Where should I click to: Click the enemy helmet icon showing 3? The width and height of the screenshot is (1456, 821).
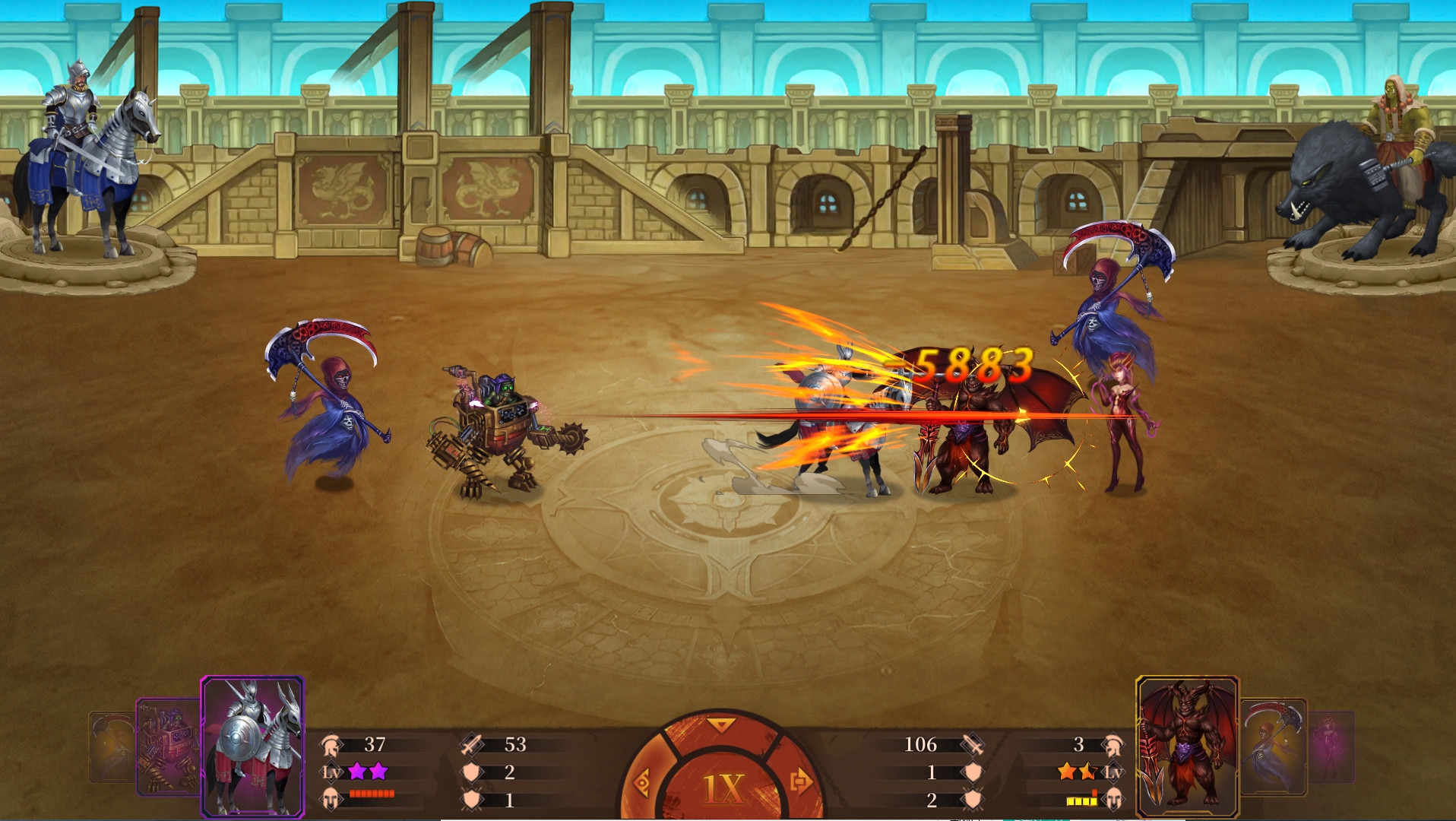pyautogui.click(x=1113, y=747)
